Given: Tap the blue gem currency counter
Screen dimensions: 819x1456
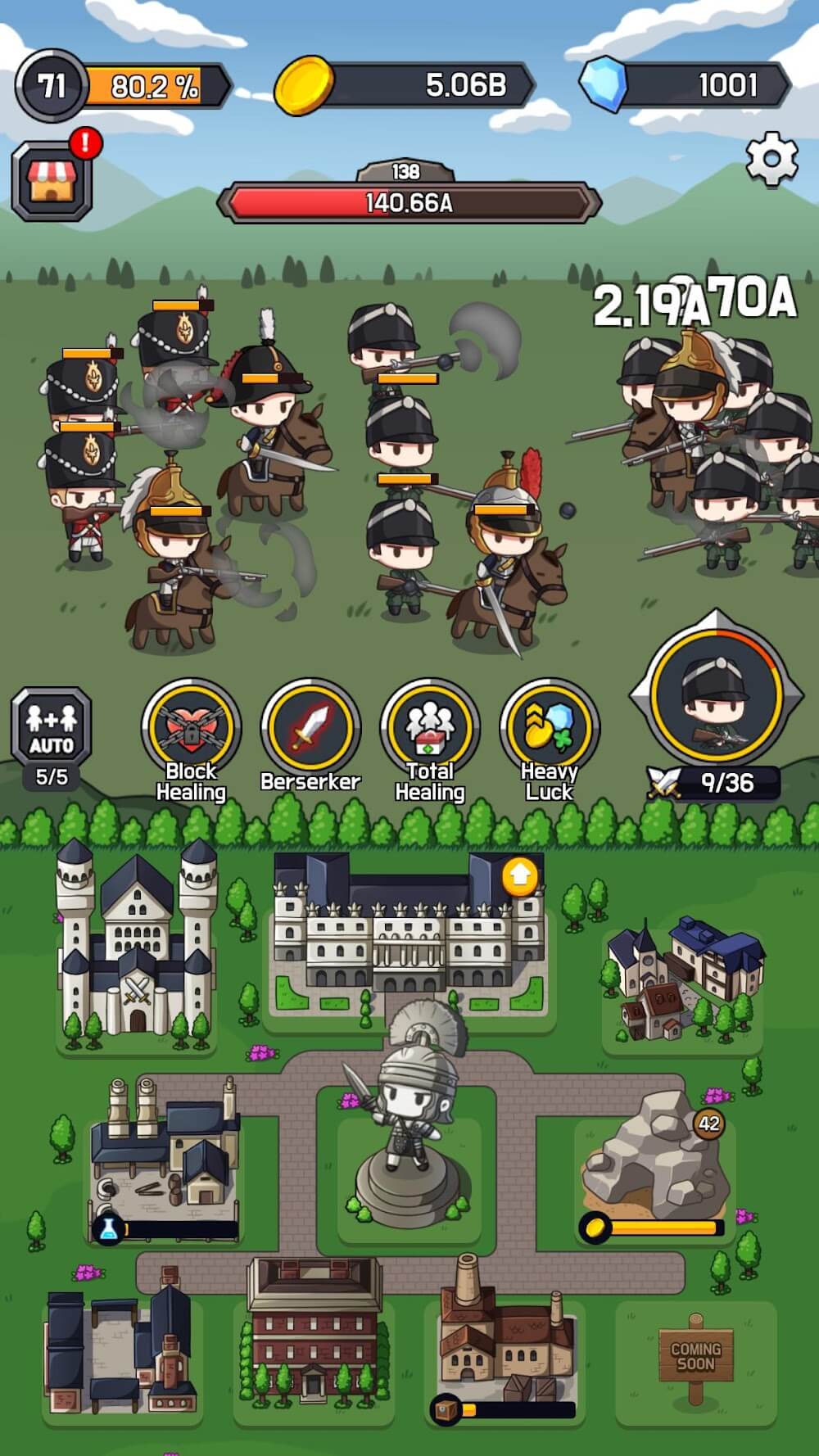Looking at the screenshot, I should 686,85.
